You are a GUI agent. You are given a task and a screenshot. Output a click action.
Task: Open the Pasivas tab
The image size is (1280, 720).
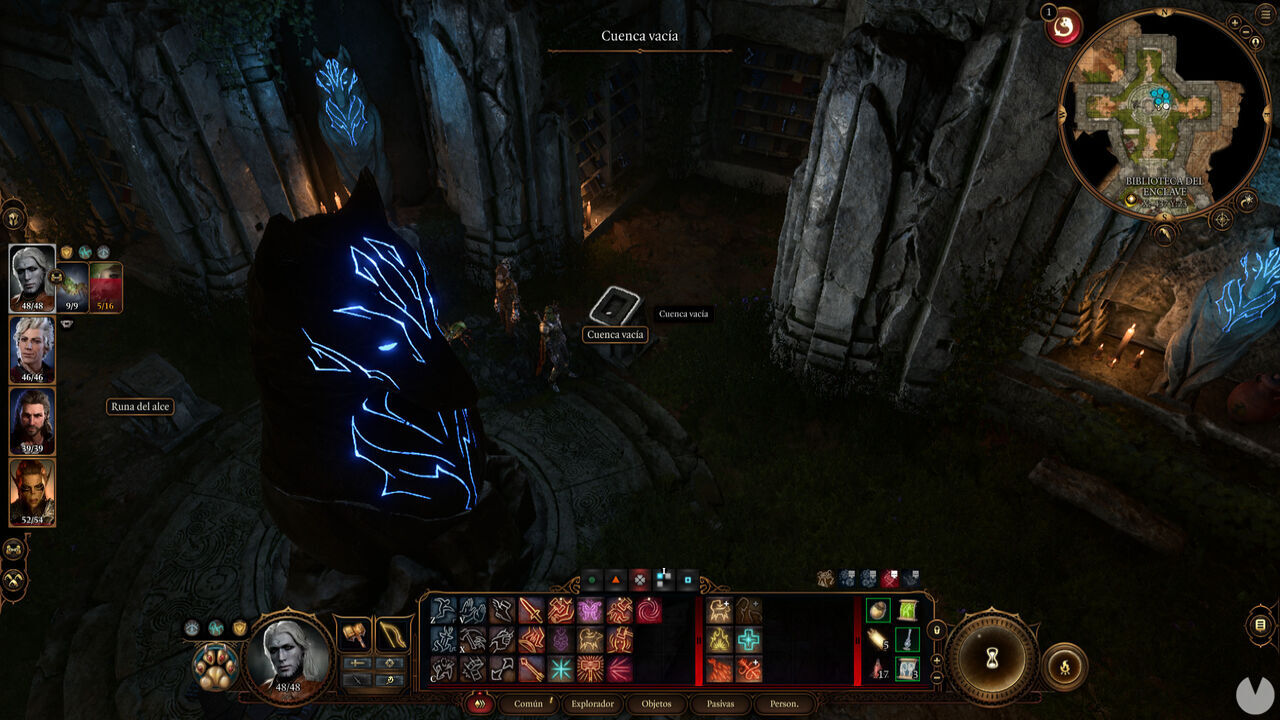tap(722, 704)
